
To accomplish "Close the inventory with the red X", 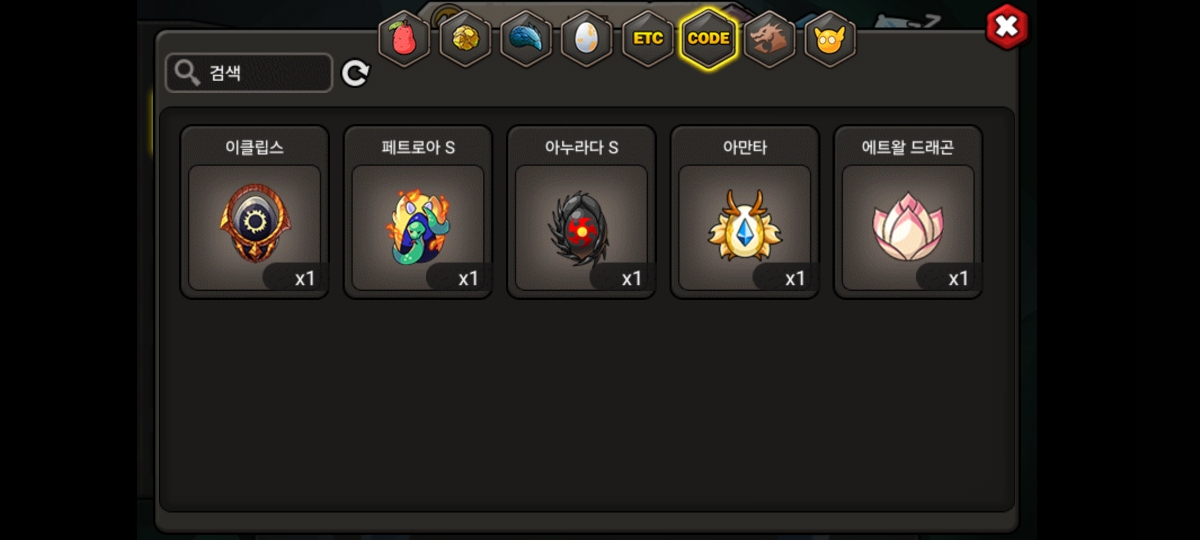I will [x=1006, y=27].
